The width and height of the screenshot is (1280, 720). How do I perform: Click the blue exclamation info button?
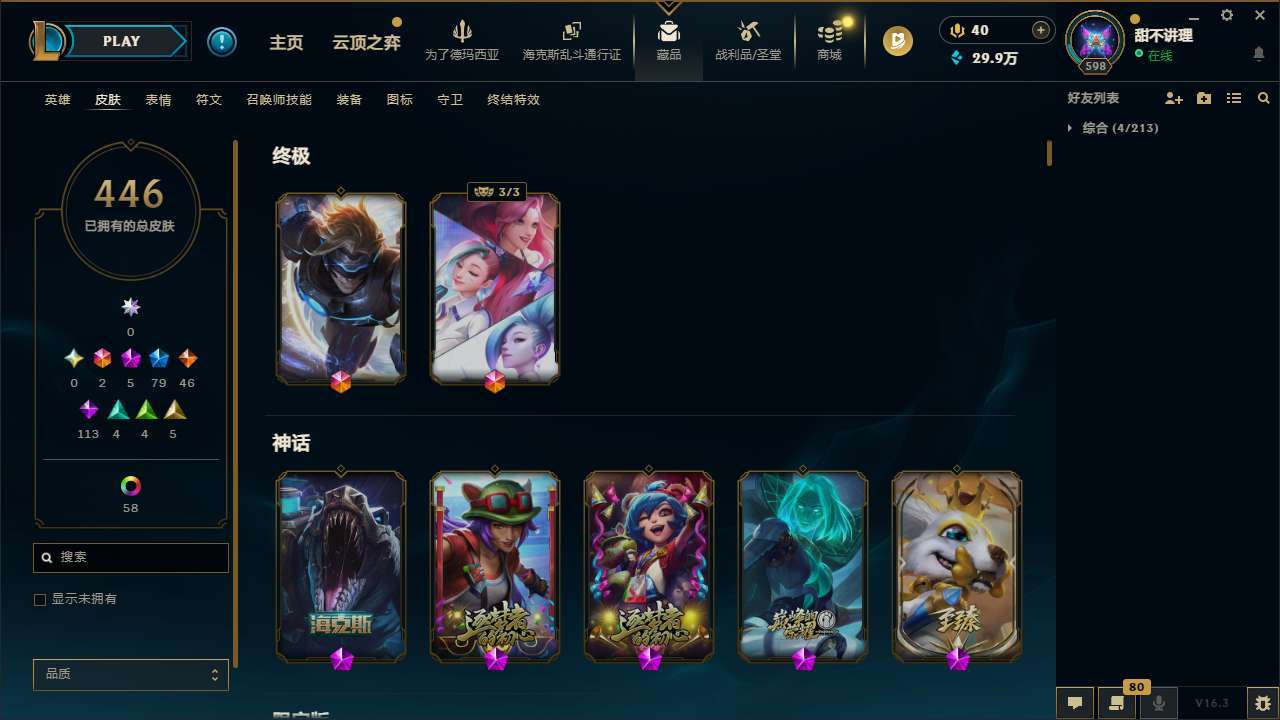[x=222, y=41]
